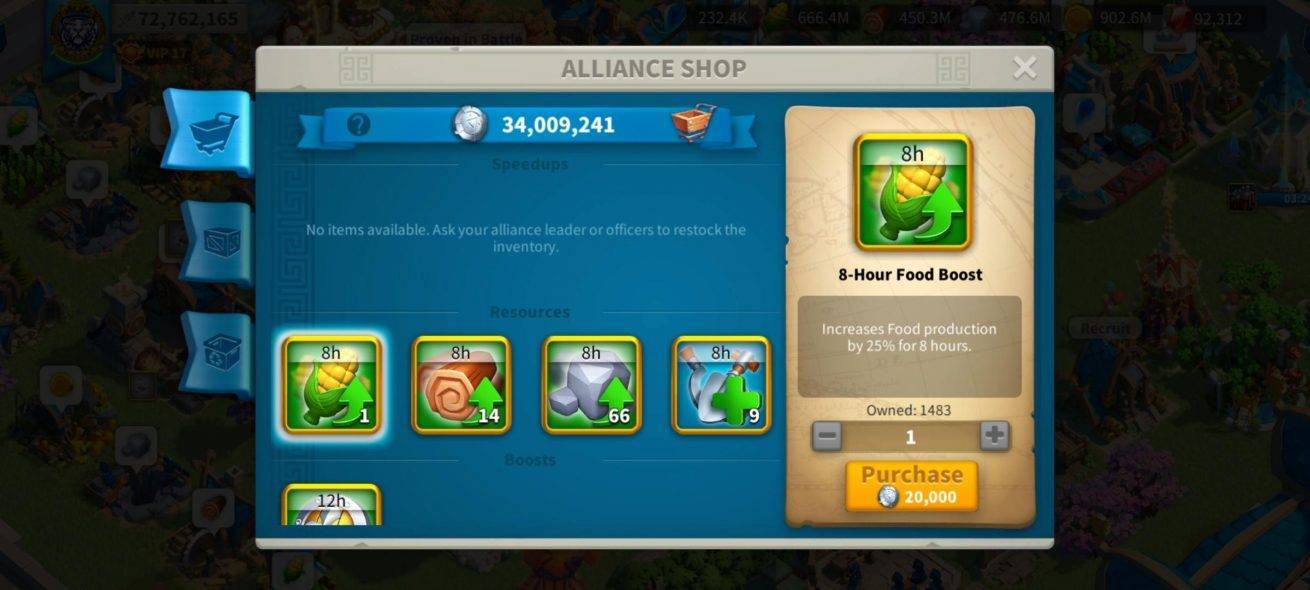Screen dimensions: 1310x590
Task: Open the recycle box tab
Action: [216, 352]
